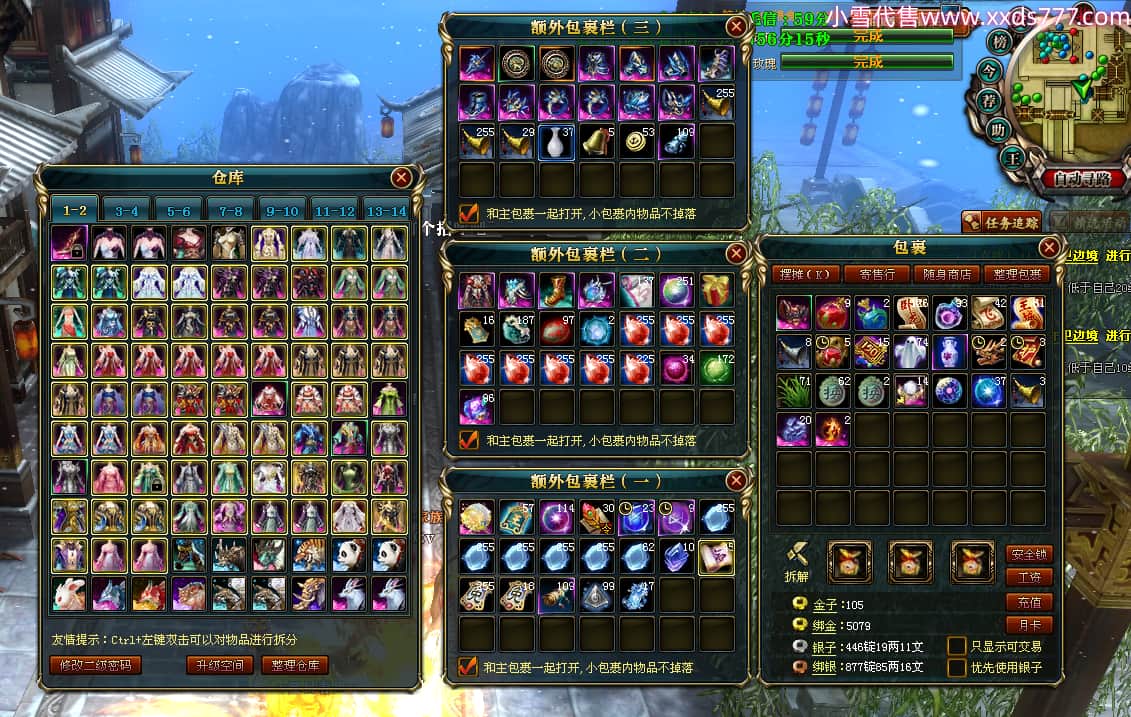
Task: Choose 升级空间 to upgrade storage space
Action: (x=220, y=665)
